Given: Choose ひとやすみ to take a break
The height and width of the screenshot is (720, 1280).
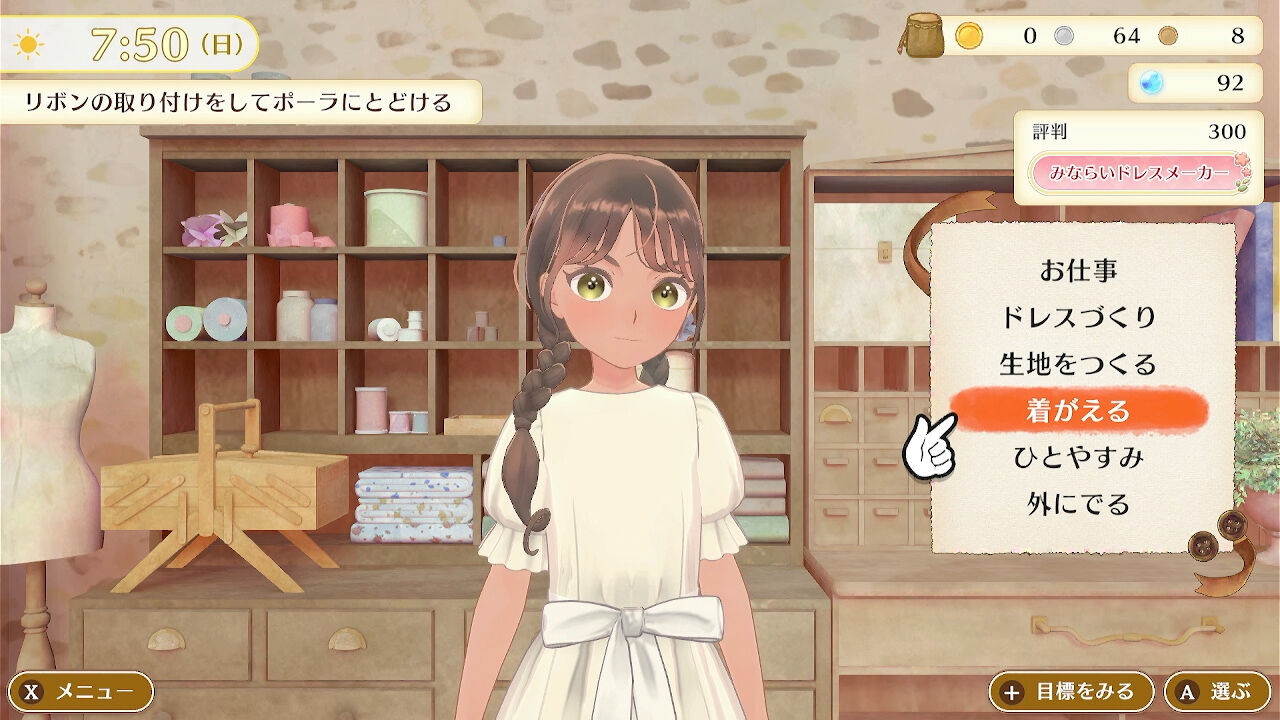Looking at the screenshot, I should [1078, 457].
